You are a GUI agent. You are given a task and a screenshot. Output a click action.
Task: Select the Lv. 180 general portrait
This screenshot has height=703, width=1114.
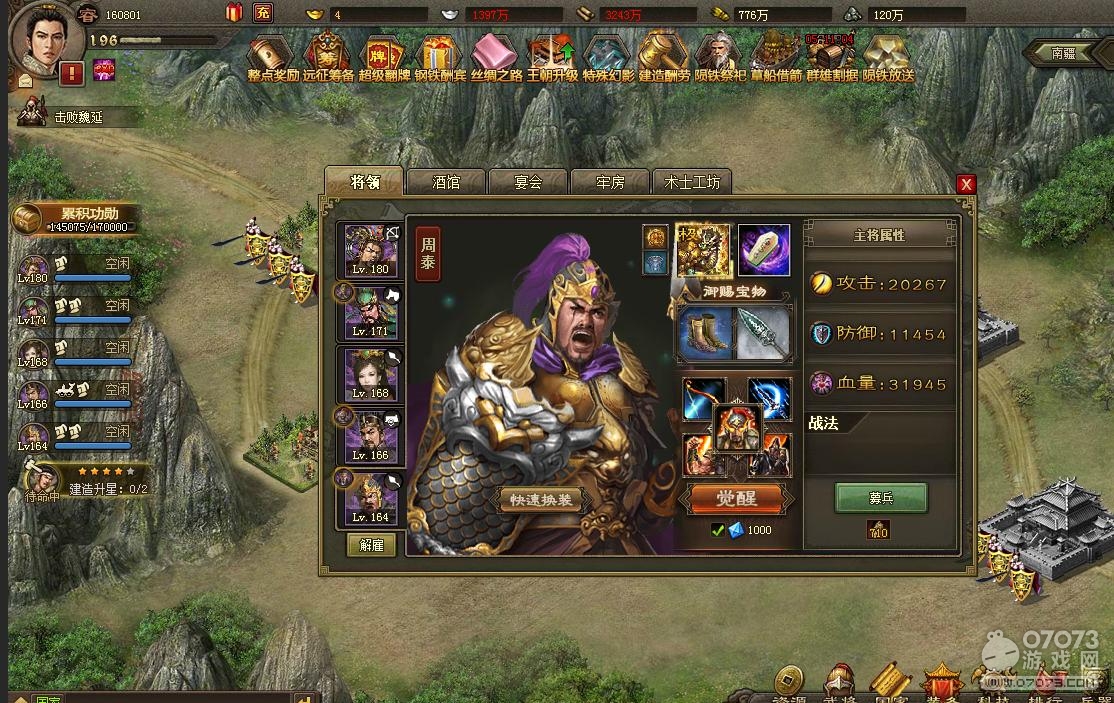coord(371,250)
